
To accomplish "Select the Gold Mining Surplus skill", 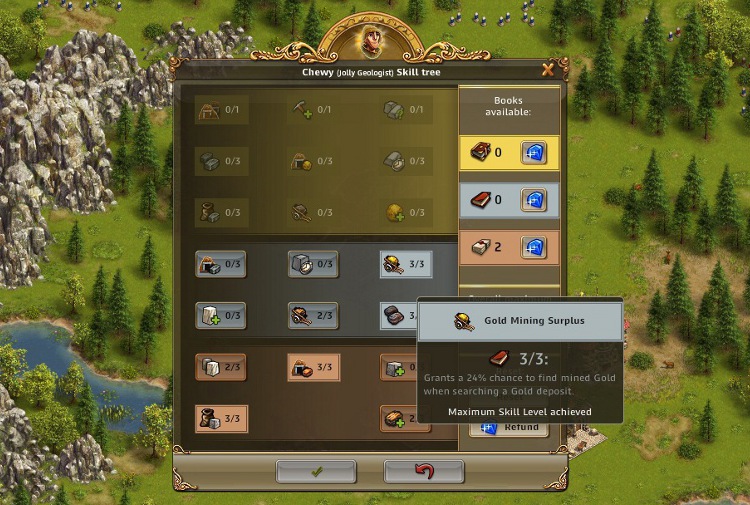I will [406, 264].
